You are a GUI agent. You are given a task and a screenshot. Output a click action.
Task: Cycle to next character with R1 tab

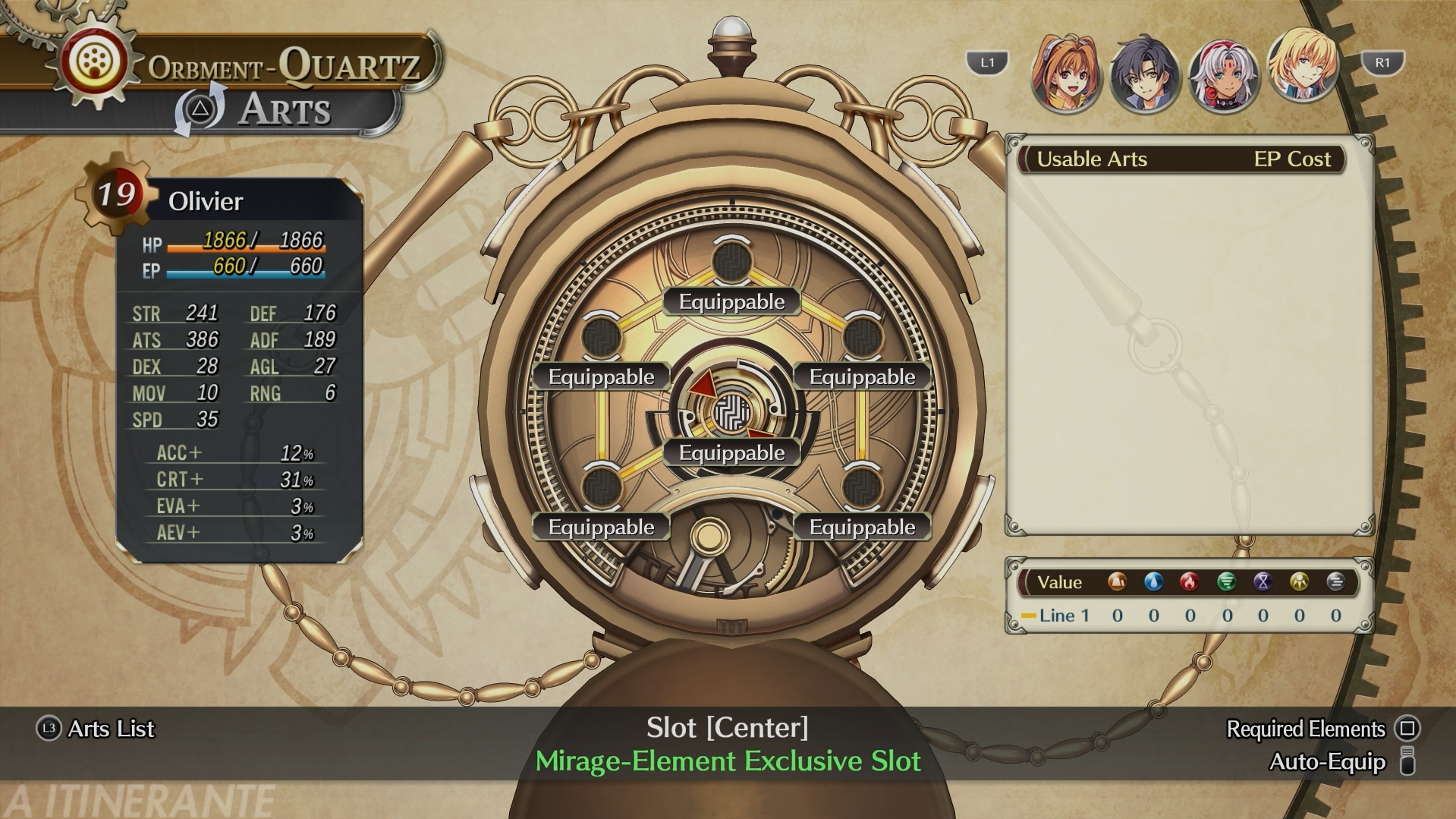click(x=1382, y=63)
